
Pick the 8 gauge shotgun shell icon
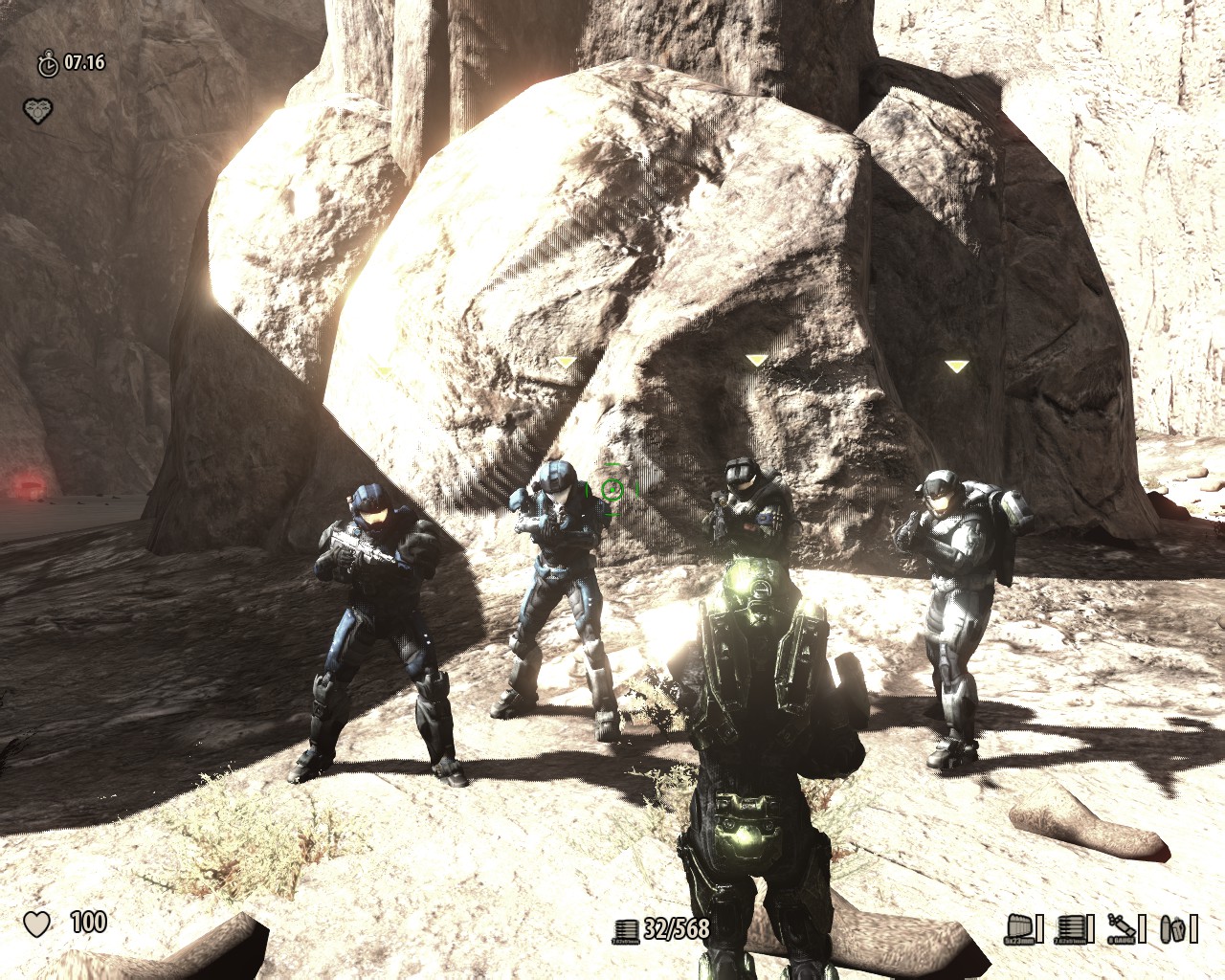tap(1125, 928)
